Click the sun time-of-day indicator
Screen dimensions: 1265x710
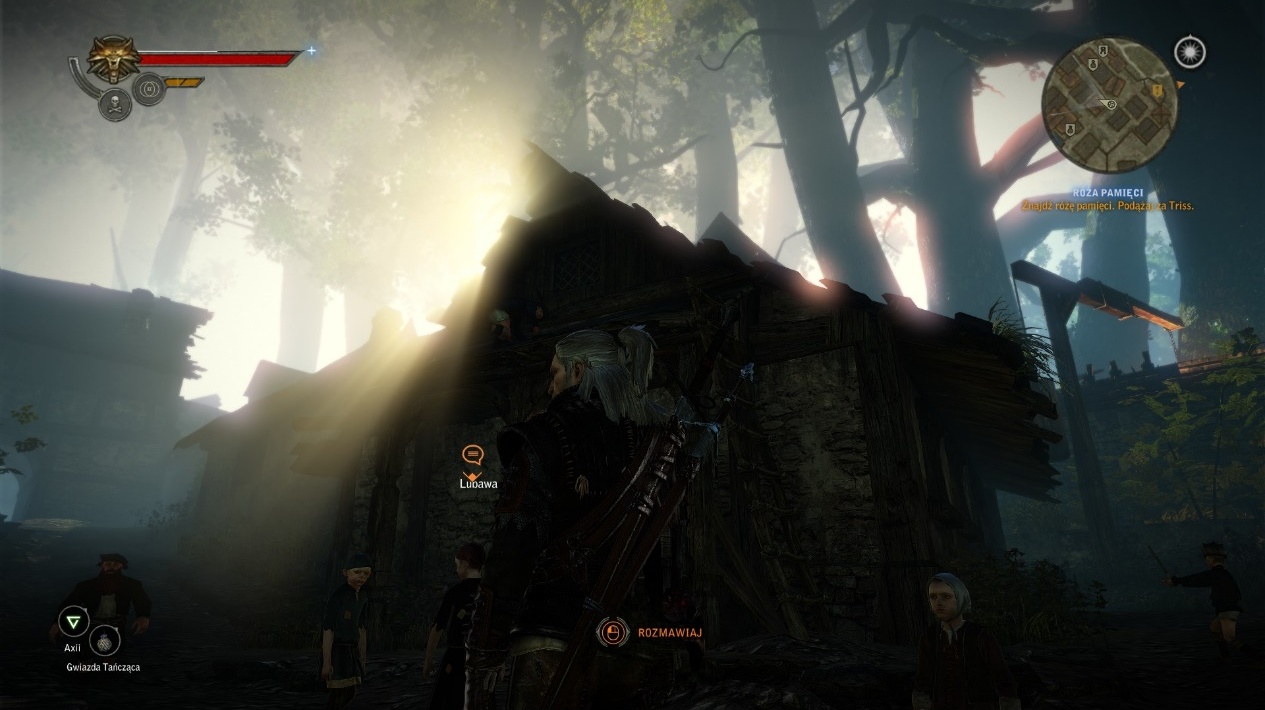point(1190,52)
